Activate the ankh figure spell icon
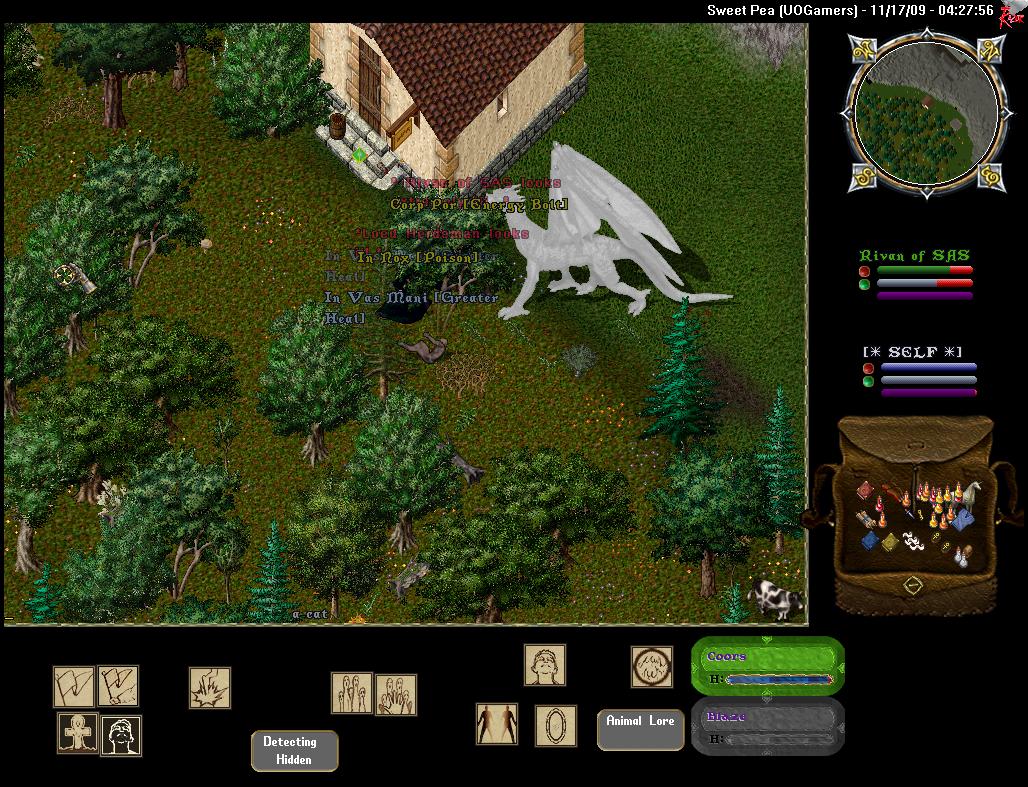Screen dimensions: 1028x787 click(77, 734)
